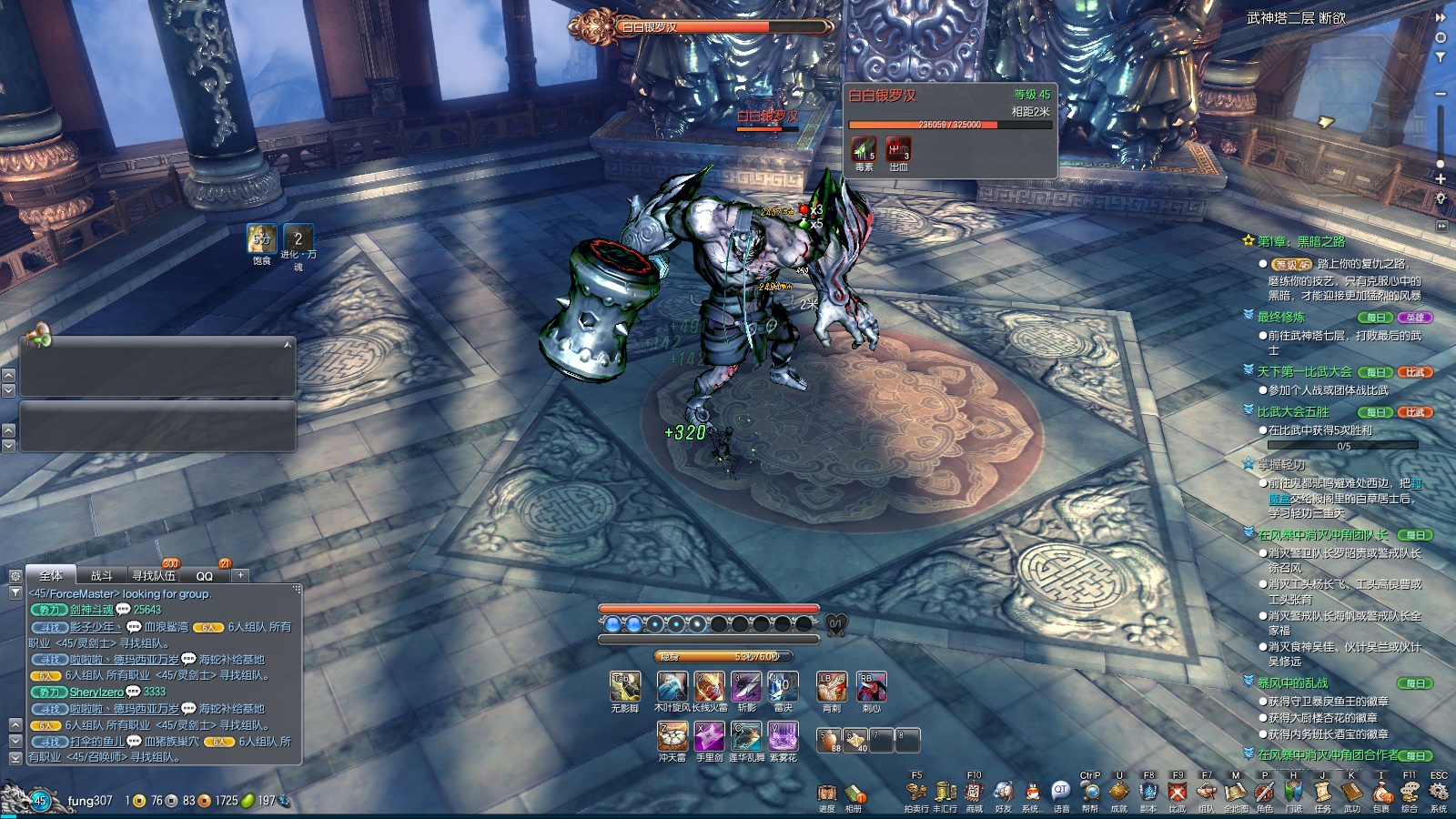Image resolution: width=1456 pixels, height=819 pixels.
Task: Cast the 斩影 skill
Action: 746,687
